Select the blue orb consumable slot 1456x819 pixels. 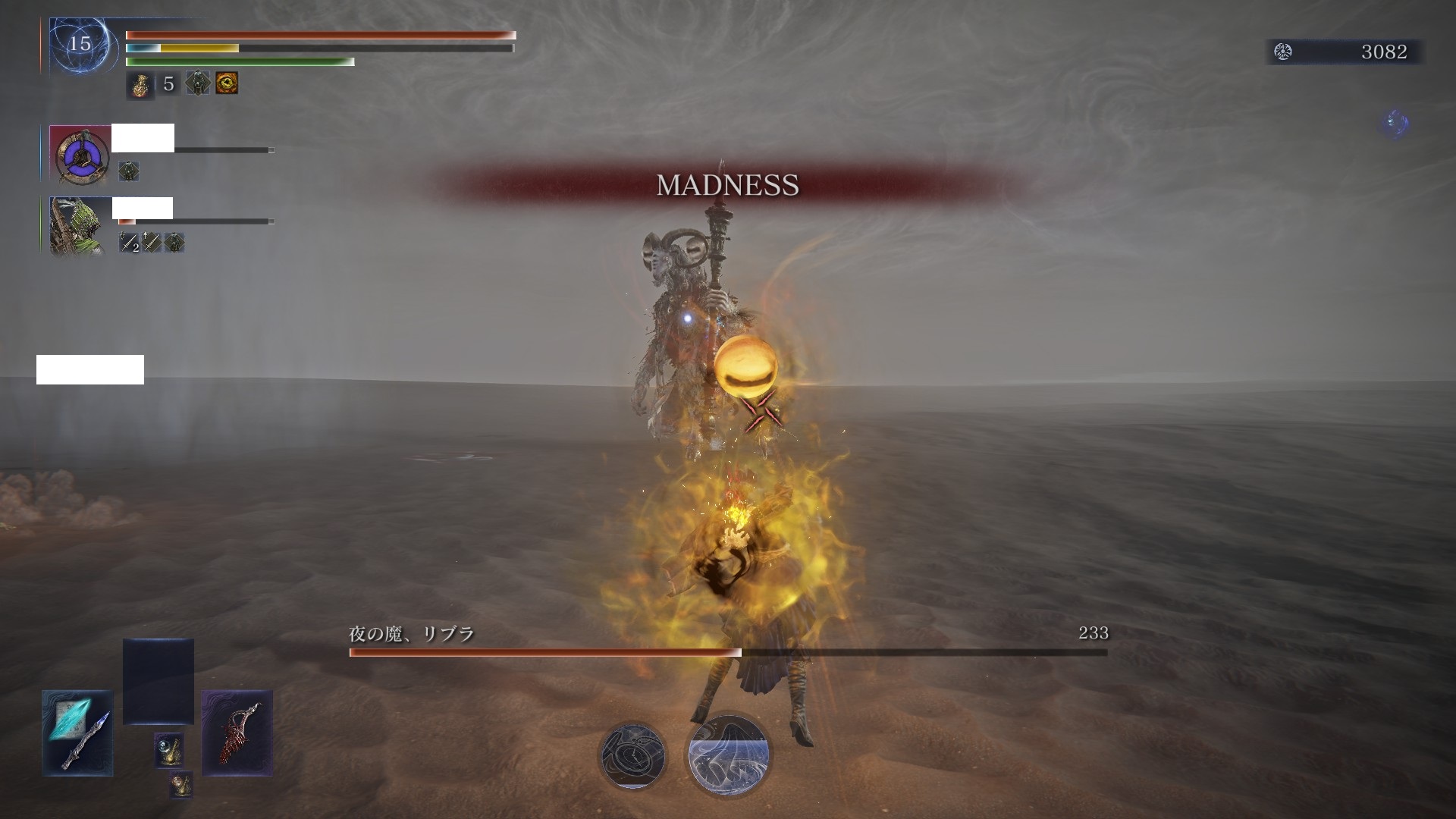pyautogui.click(x=168, y=749)
